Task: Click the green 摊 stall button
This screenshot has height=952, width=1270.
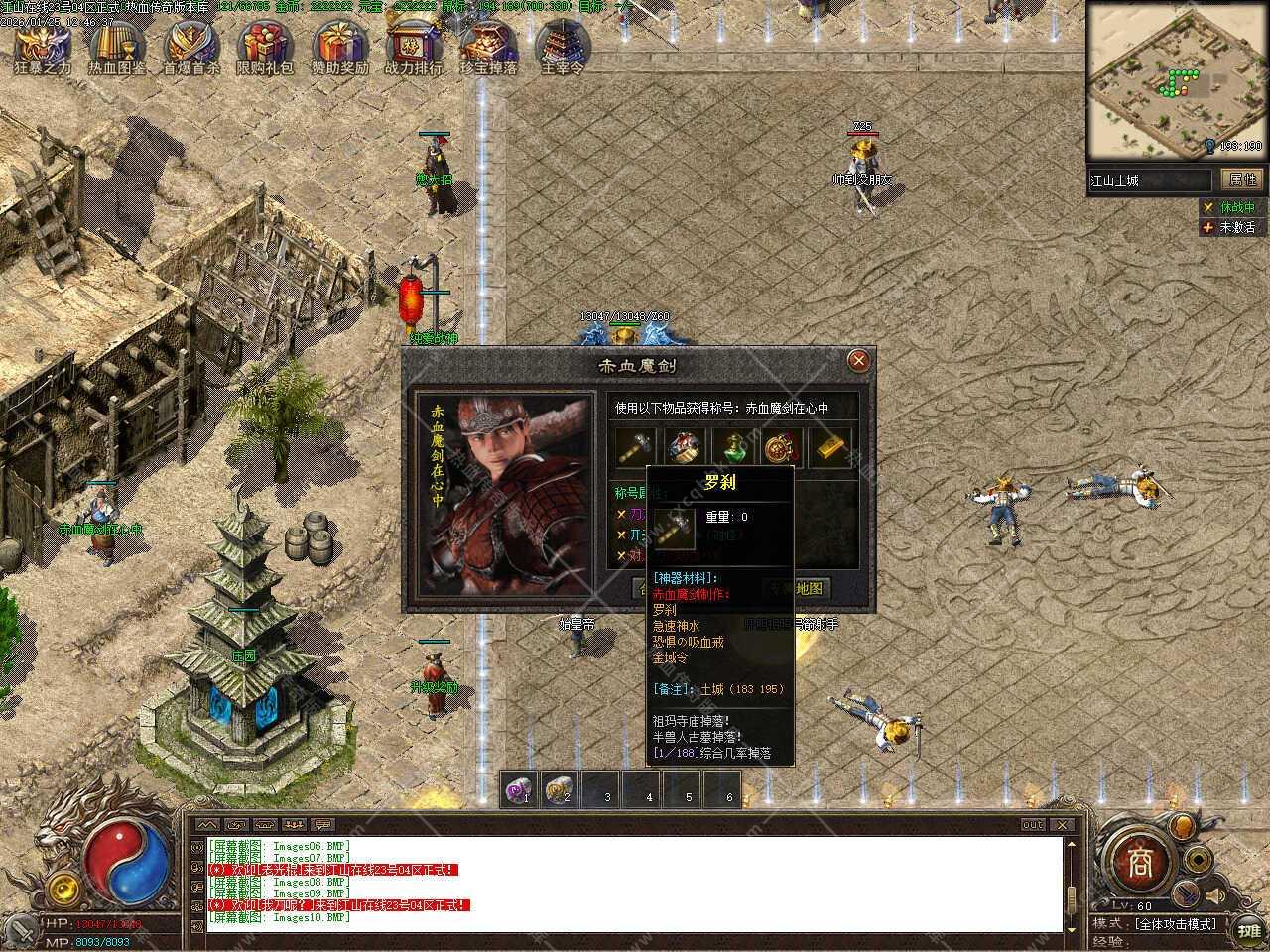Action: 1246,931
